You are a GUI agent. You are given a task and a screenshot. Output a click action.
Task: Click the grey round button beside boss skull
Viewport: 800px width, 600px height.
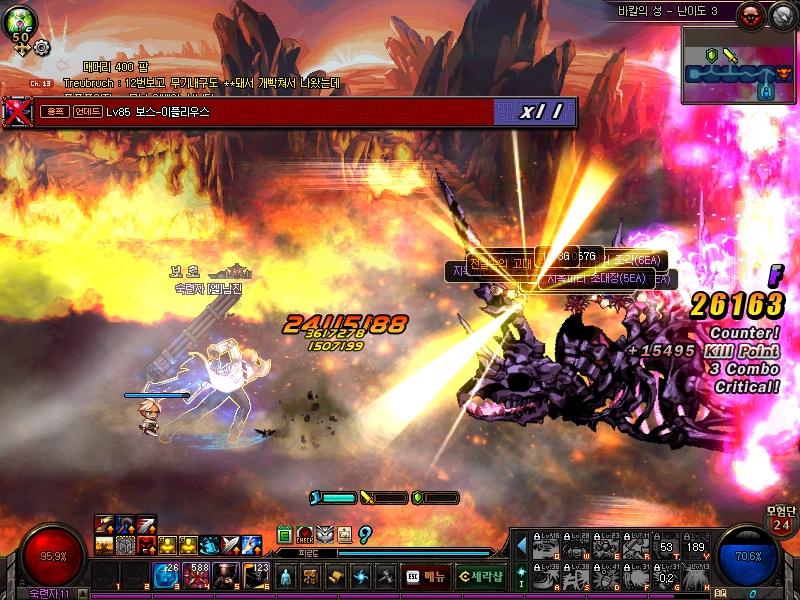coord(778,13)
